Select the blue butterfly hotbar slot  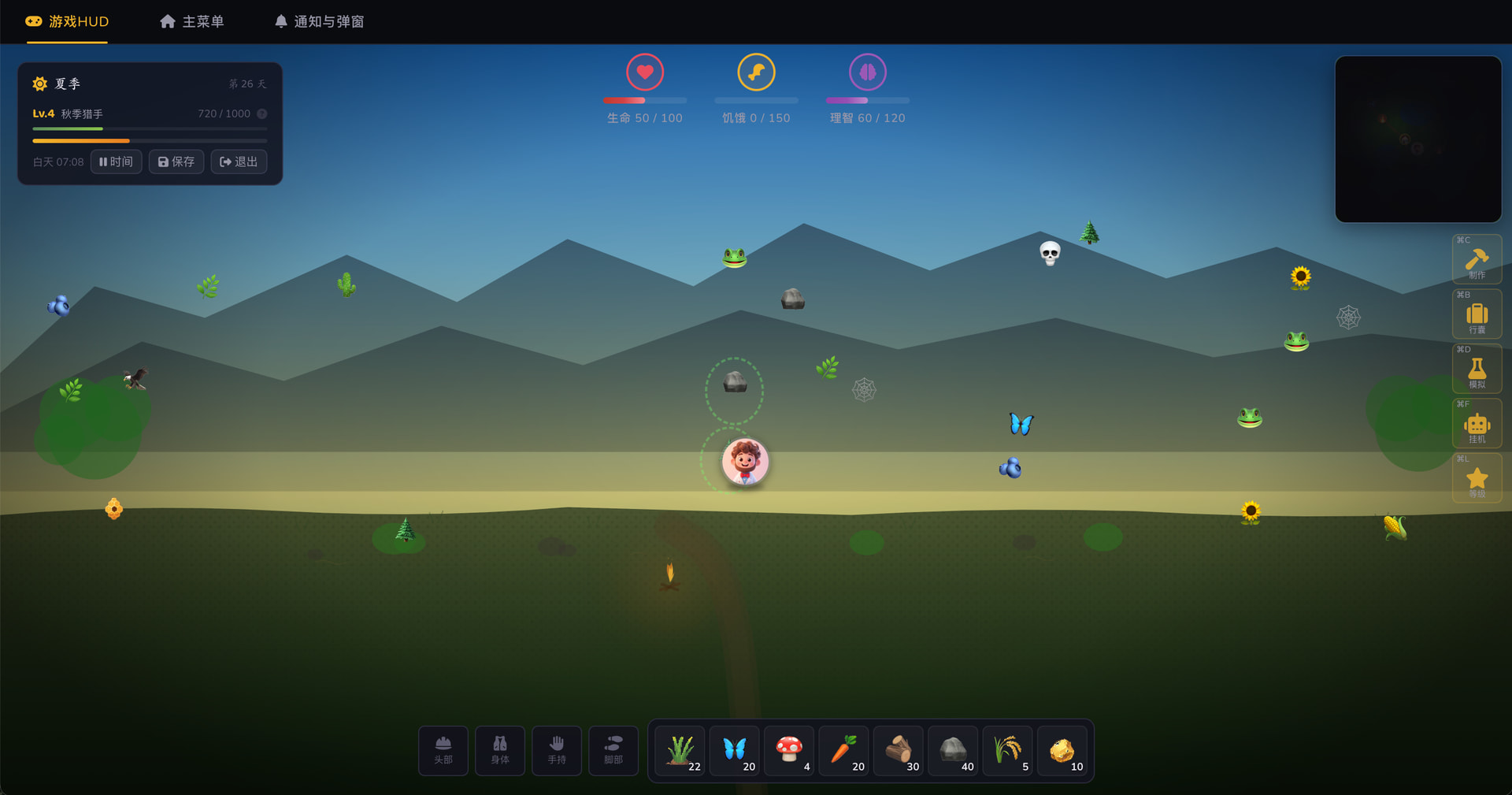735,750
